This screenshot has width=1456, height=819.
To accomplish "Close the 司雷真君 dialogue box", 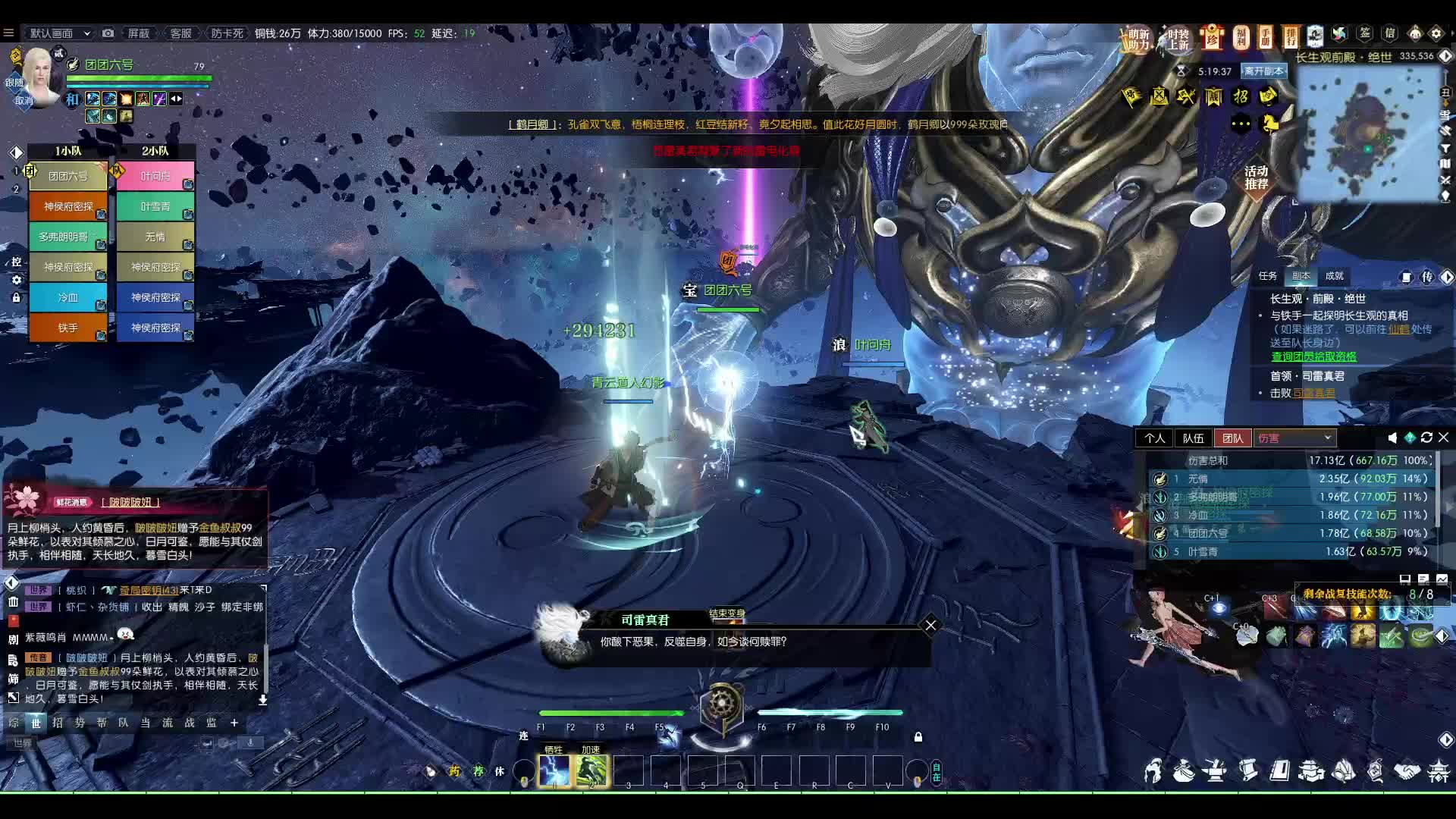I will 930,625.
